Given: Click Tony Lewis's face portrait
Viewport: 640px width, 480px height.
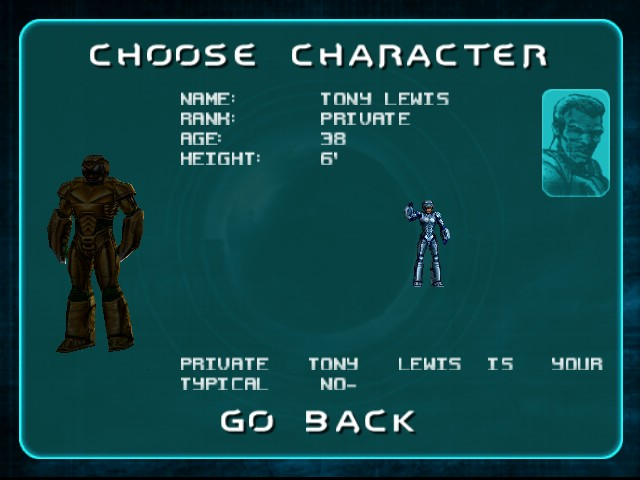Looking at the screenshot, I should click(x=575, y=143).
